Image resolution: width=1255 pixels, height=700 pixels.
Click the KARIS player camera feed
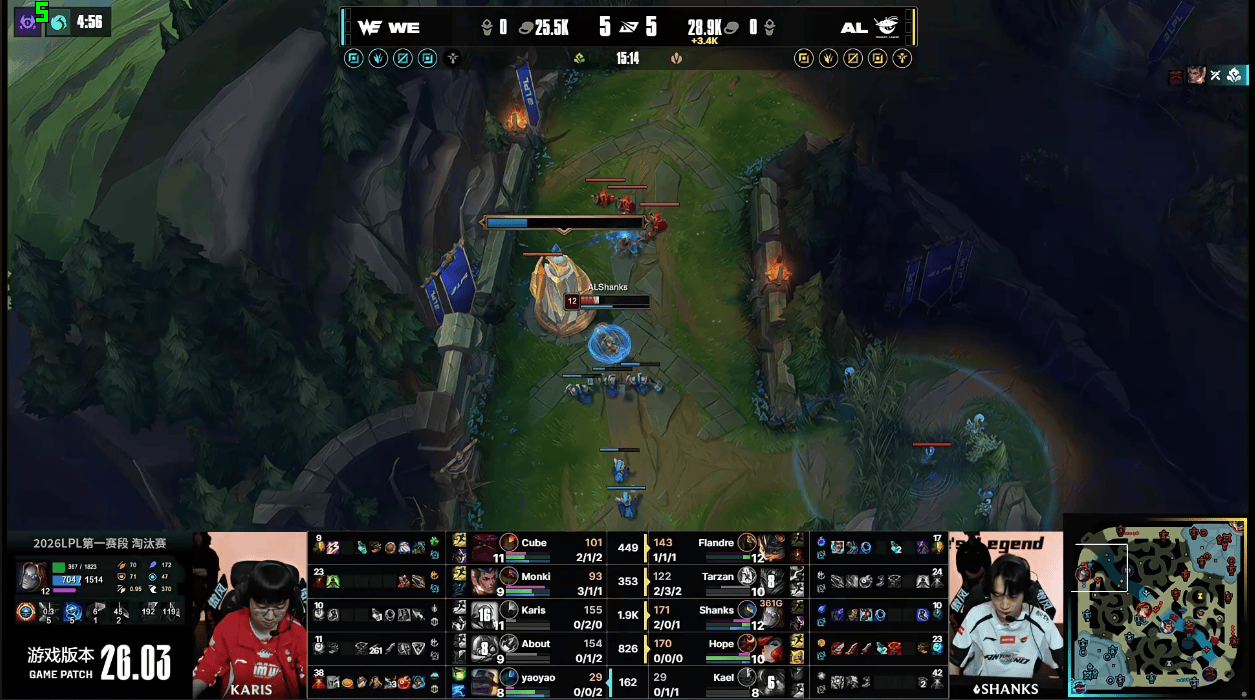250,615
